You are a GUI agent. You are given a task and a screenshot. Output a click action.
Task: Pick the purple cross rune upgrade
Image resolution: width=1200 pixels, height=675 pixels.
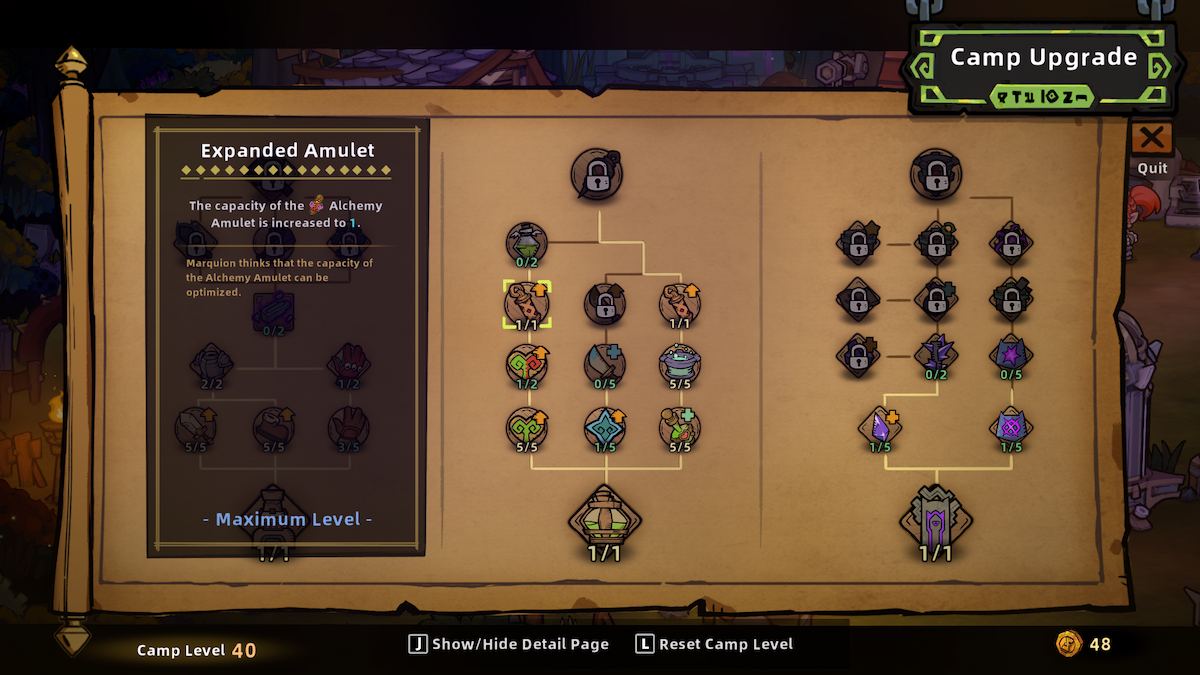(1011, 427)
